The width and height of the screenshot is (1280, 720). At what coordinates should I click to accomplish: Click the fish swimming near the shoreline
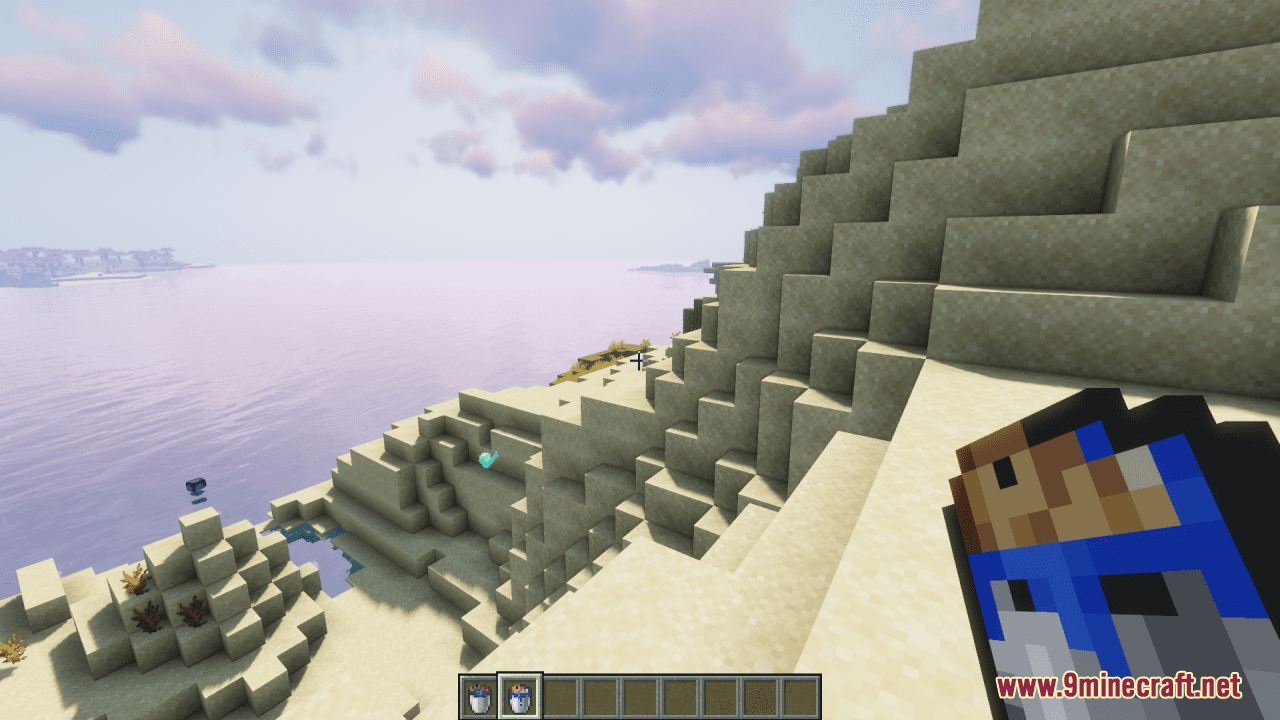click(x=196, y=486)
